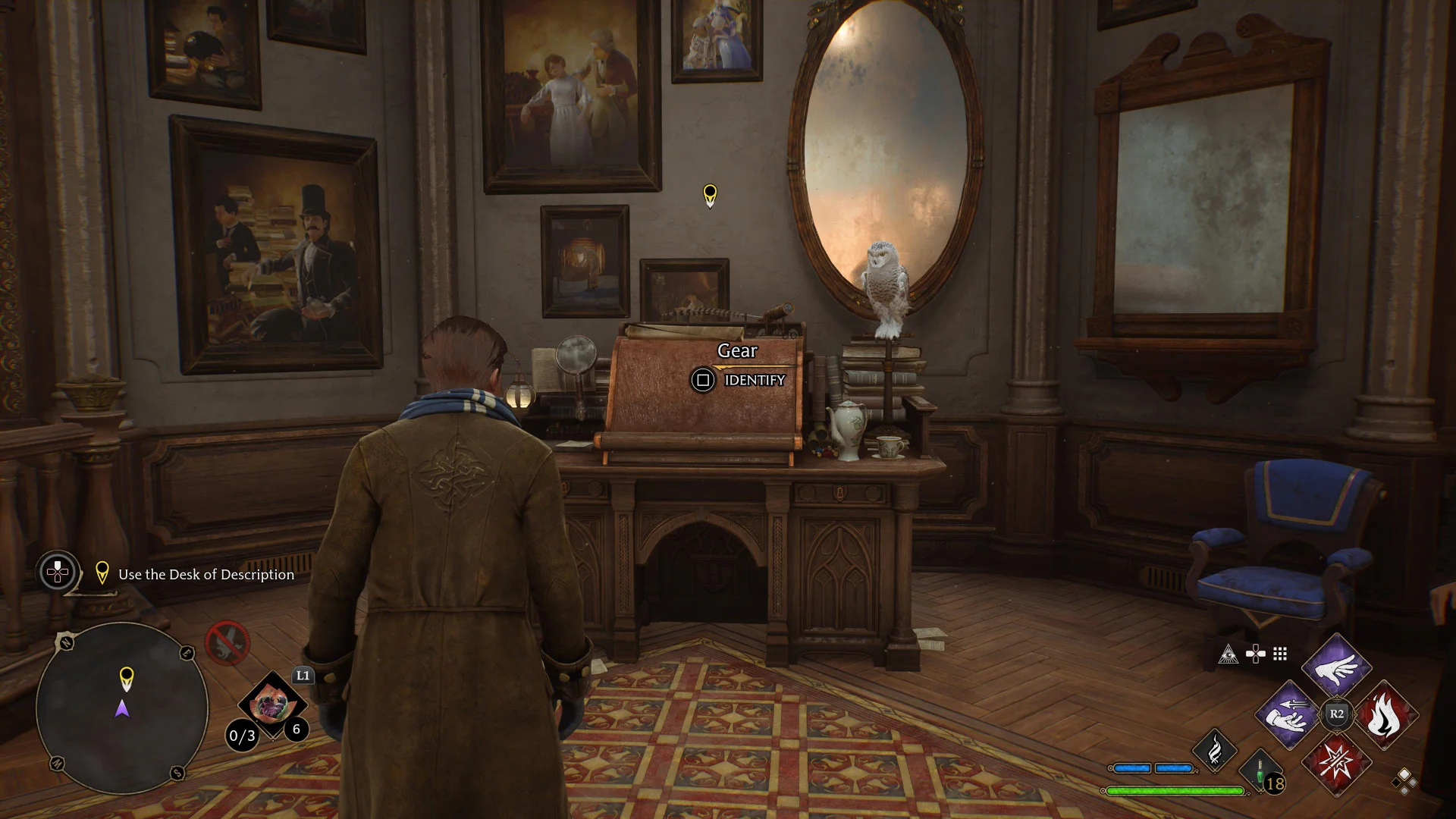Click the Revelio eye-in-triangle icon
The height and width of the screenshot is (819, 1456).
pyautogui.click(x=1228, y=654)
